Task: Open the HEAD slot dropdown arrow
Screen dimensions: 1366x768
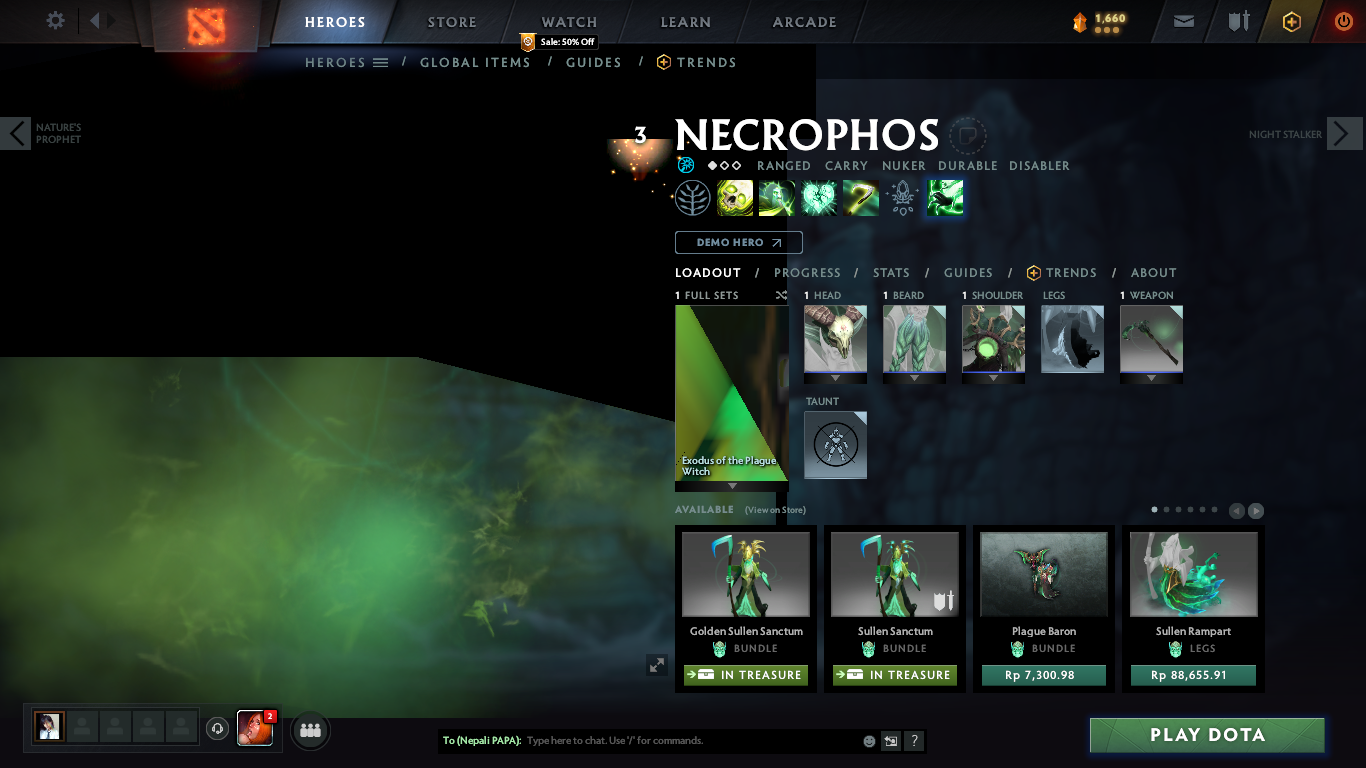Action: (x=835, y=379)
